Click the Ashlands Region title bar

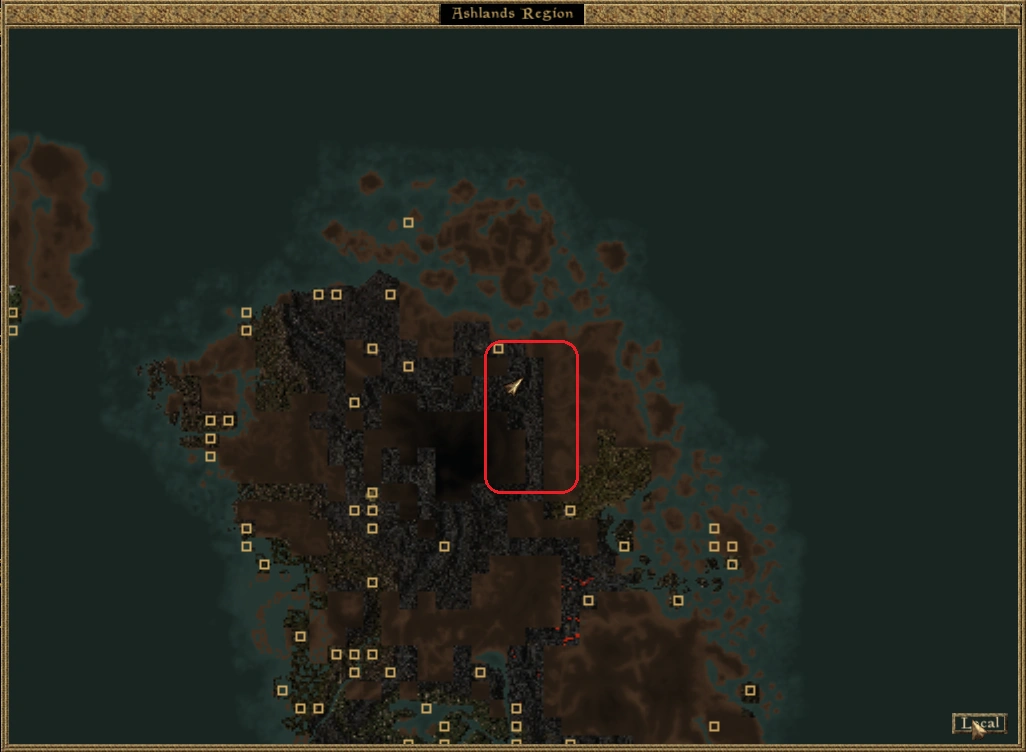click(x=512, y=14)
